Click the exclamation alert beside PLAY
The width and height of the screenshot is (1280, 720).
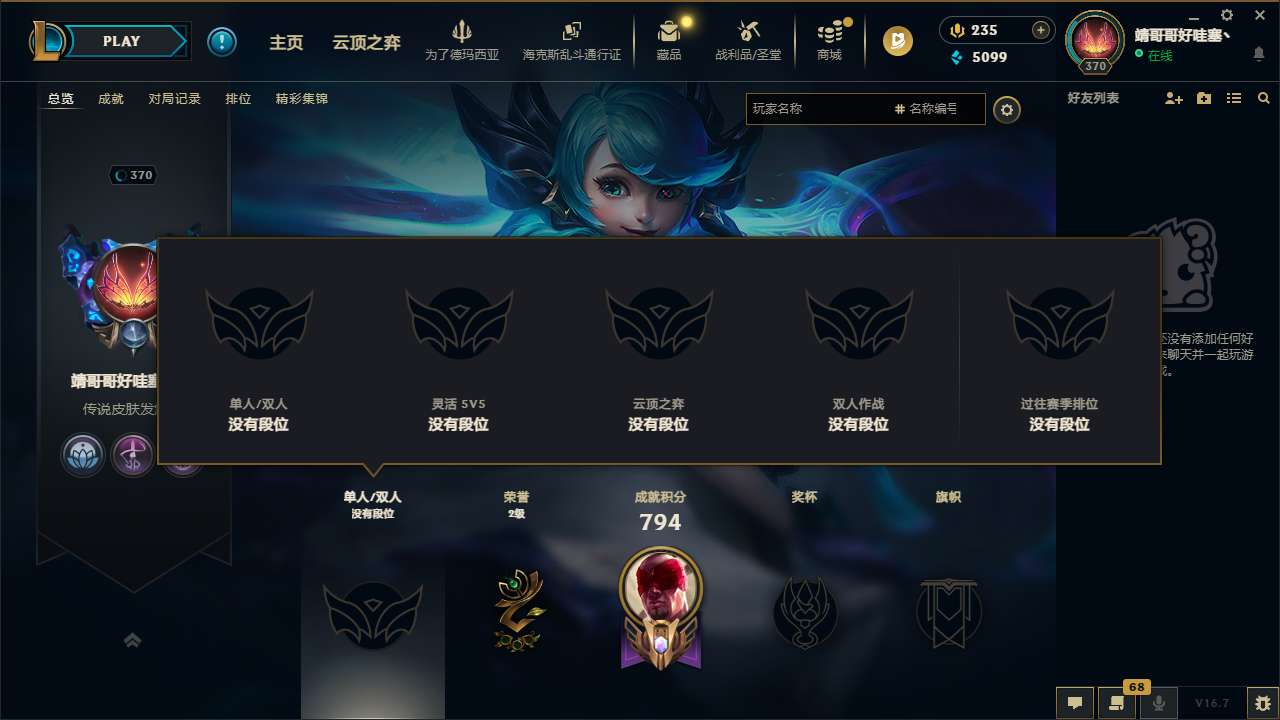[x=222, y=41]
